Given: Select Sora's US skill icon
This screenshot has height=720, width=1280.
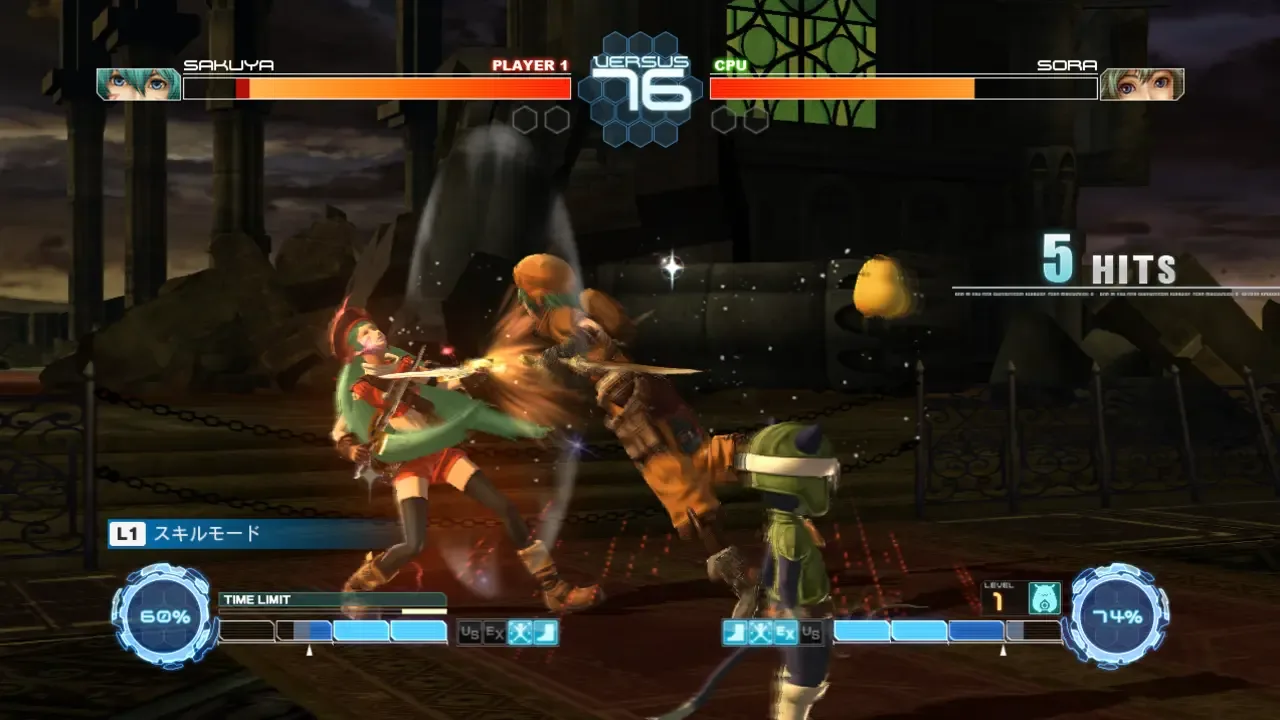Looking at the screenshot, I should pos(810,632).
